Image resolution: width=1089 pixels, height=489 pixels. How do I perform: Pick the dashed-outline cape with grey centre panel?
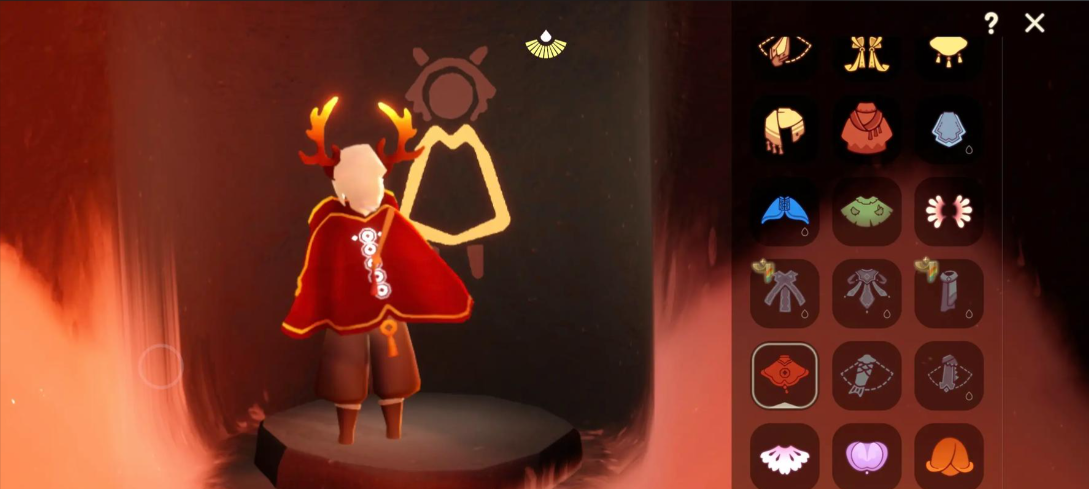948,376
